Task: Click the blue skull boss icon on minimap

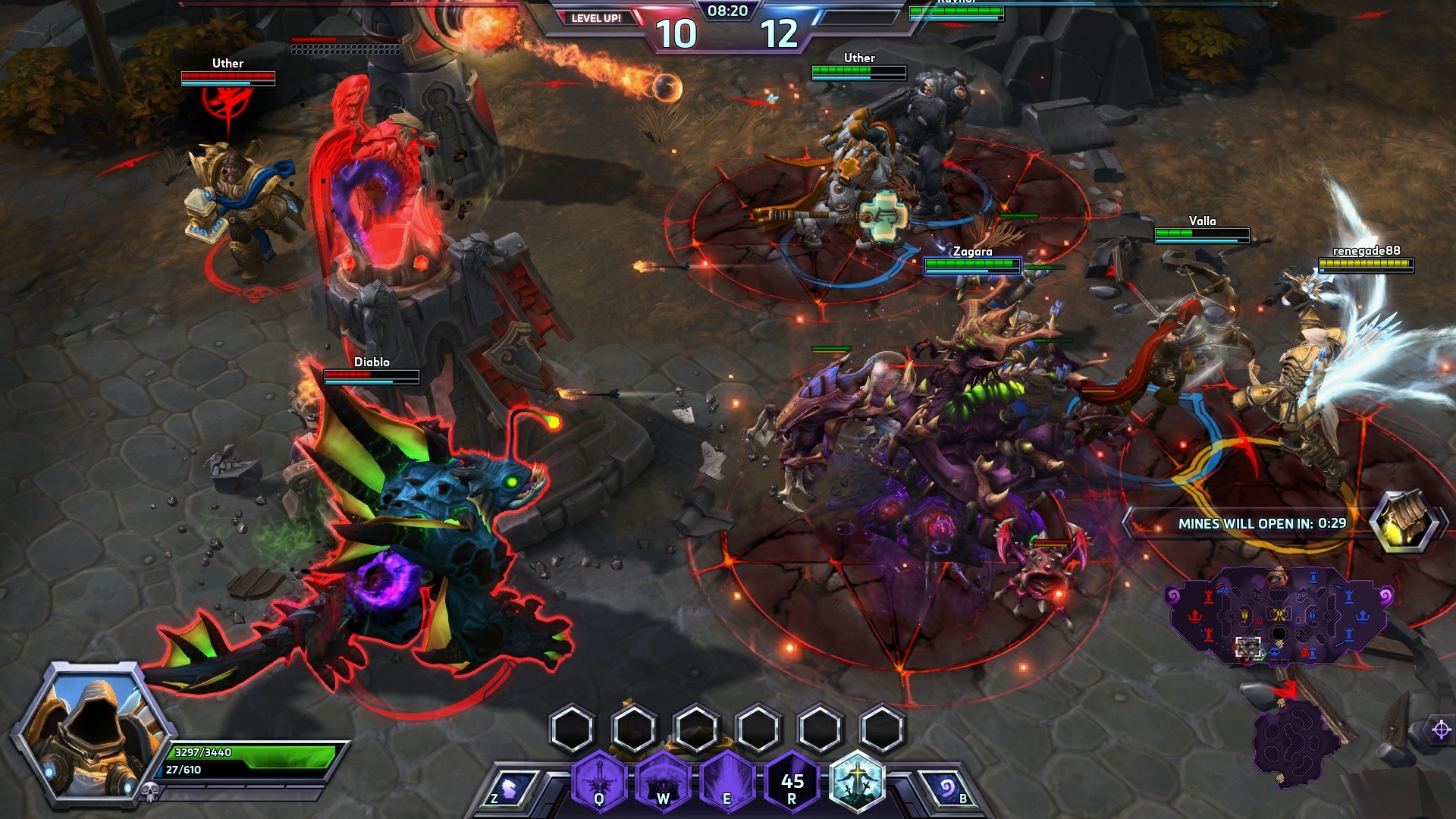Action: (1275, 652)
